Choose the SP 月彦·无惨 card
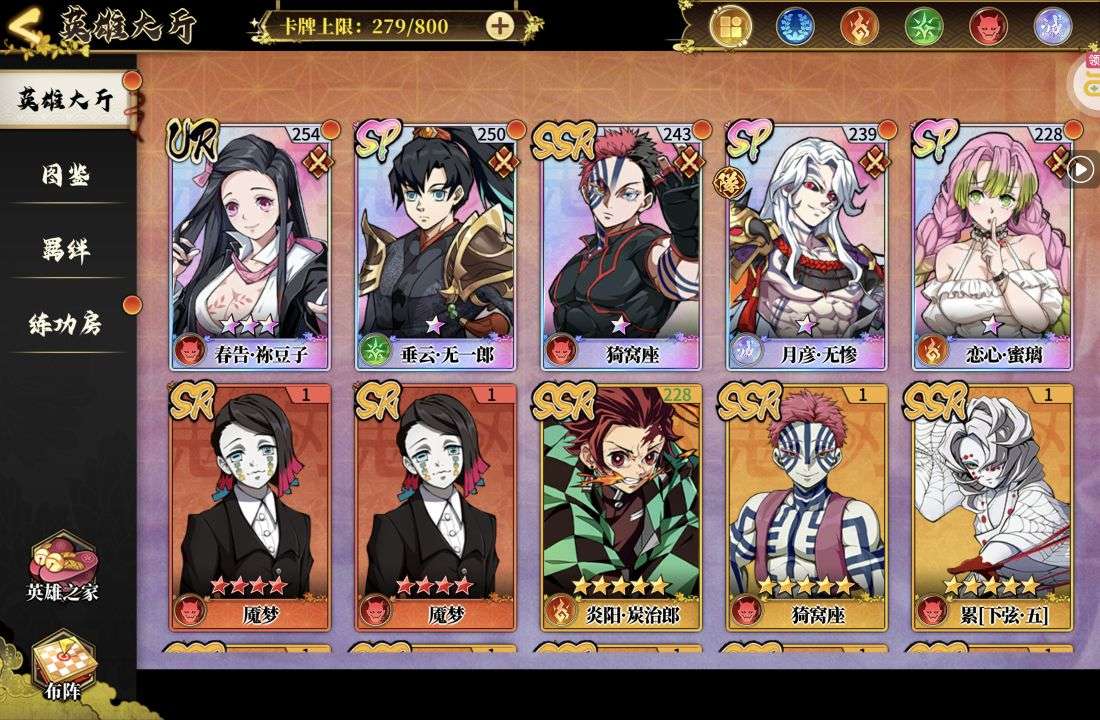The height and width of the screenshot is (720, 1100). [808, 245]
